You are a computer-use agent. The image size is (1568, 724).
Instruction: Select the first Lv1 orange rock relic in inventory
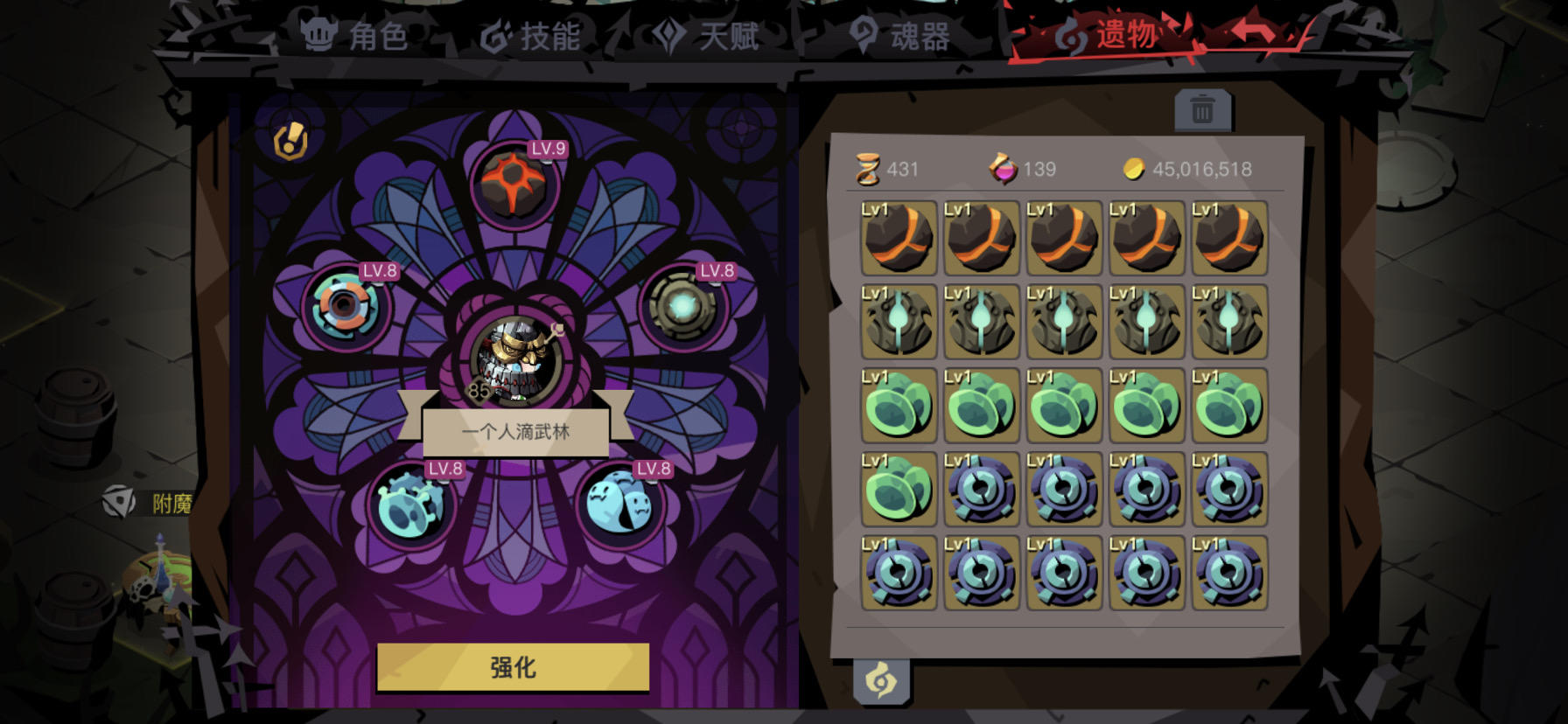pos(898,237)
